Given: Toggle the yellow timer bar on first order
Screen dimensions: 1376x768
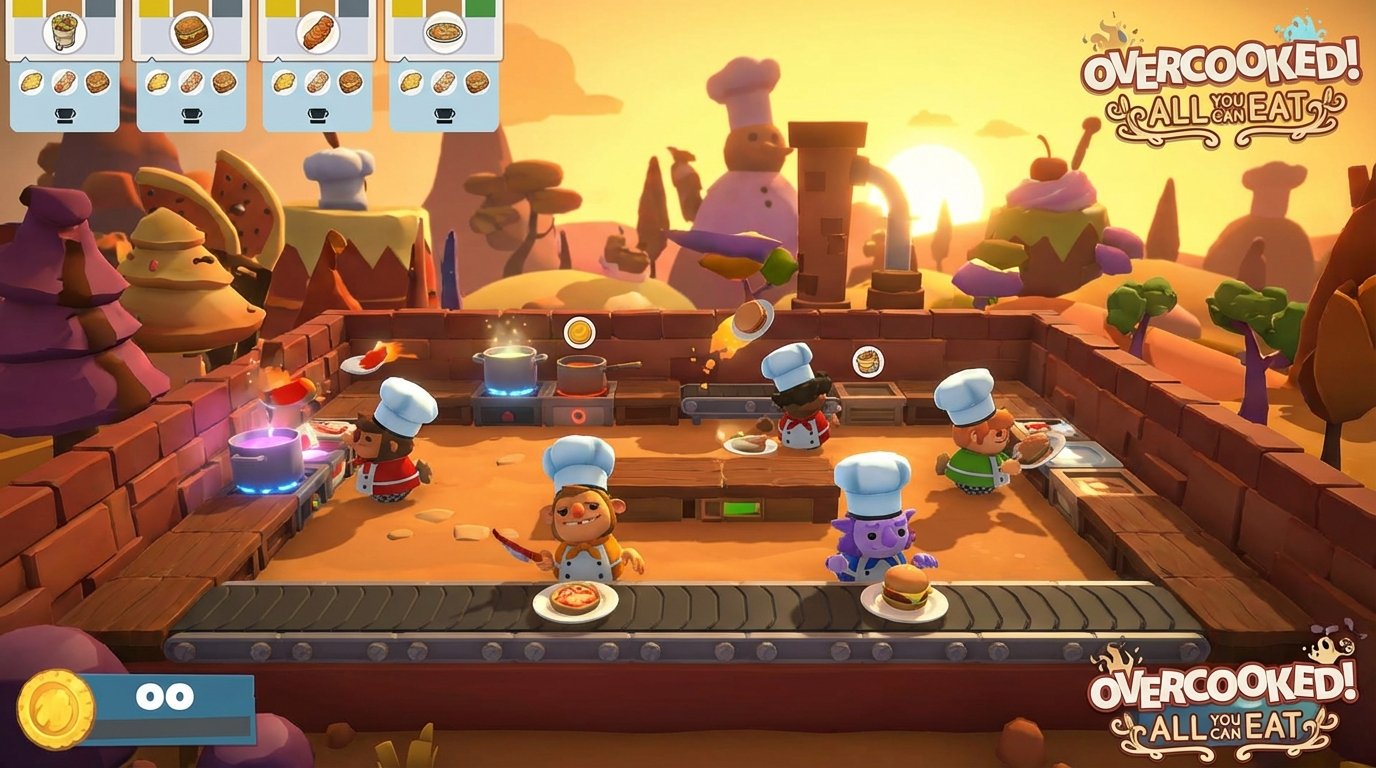Looking at the screenshot, I should point(27,8).
